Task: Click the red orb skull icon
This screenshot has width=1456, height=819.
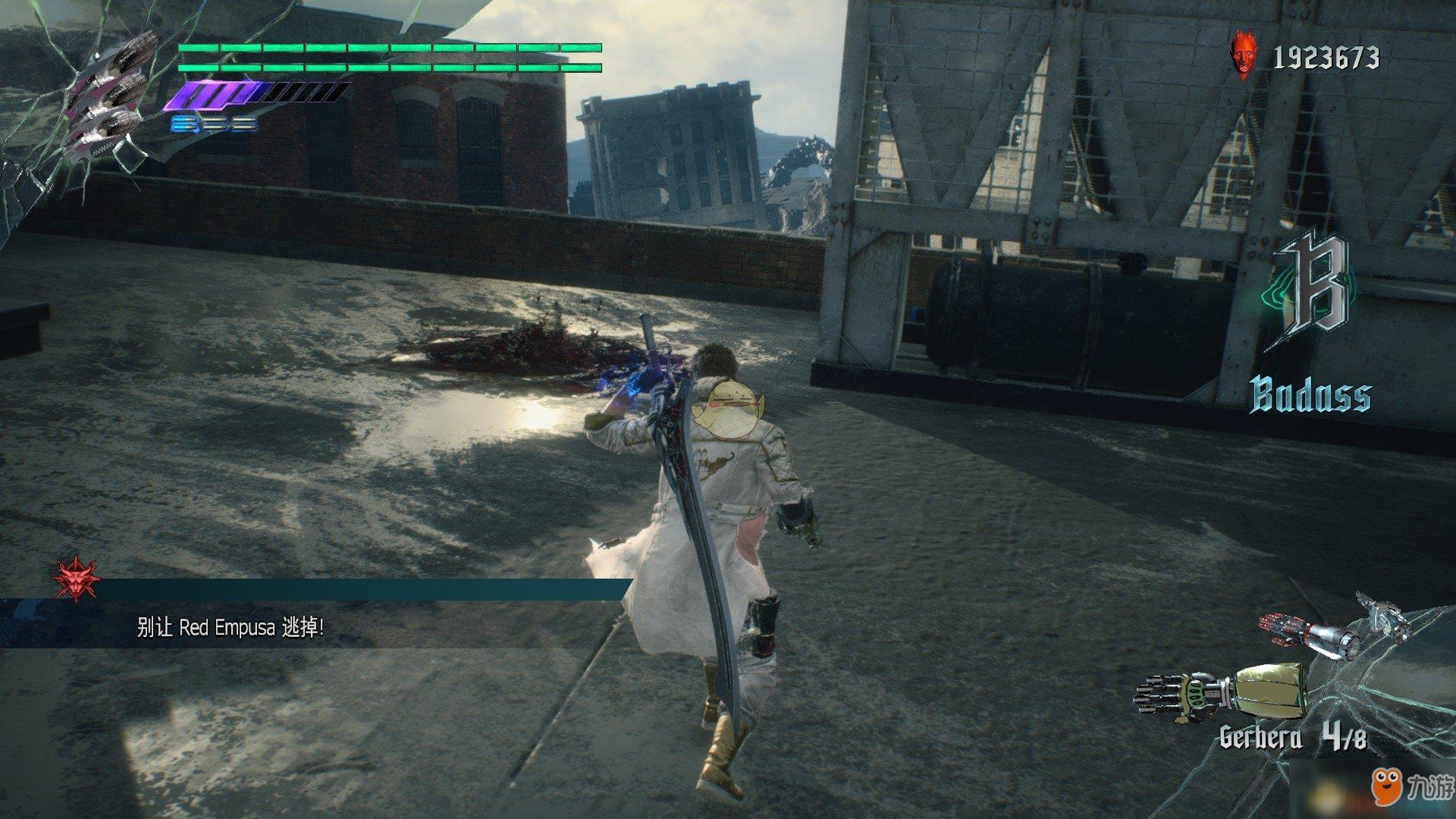Action: pyautogui.click(x=1243, y=55)
